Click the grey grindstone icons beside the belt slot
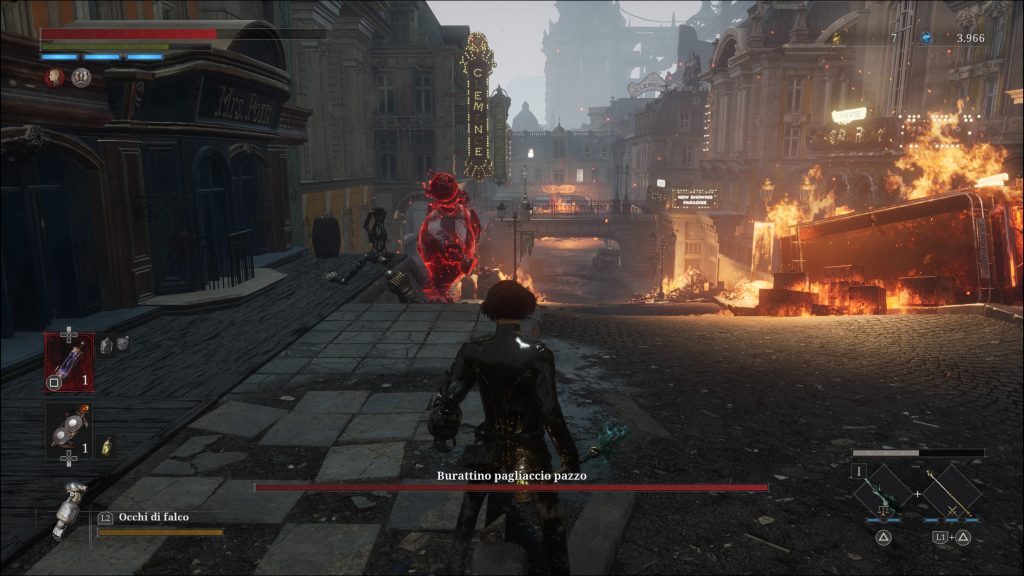This screenshot has height=576, width=1024. pos(113,345)
